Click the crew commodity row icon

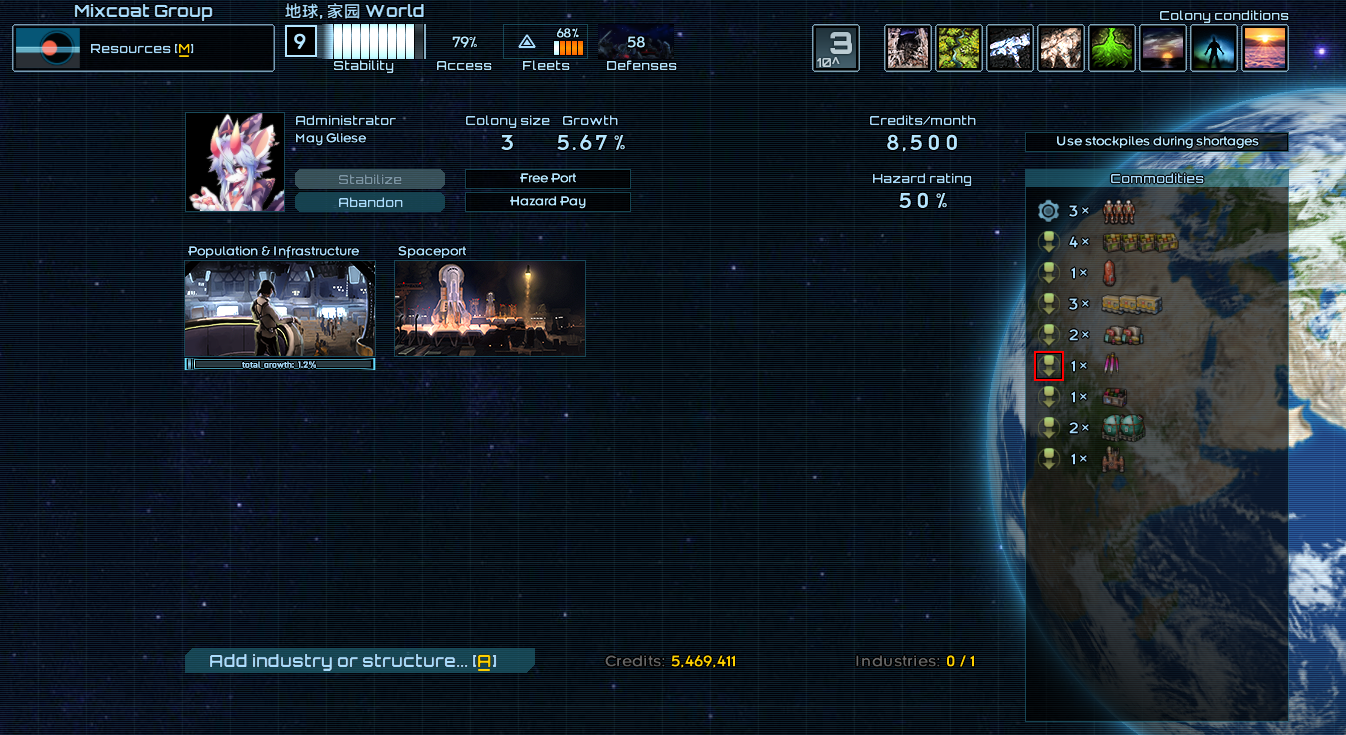[1117, 211]
